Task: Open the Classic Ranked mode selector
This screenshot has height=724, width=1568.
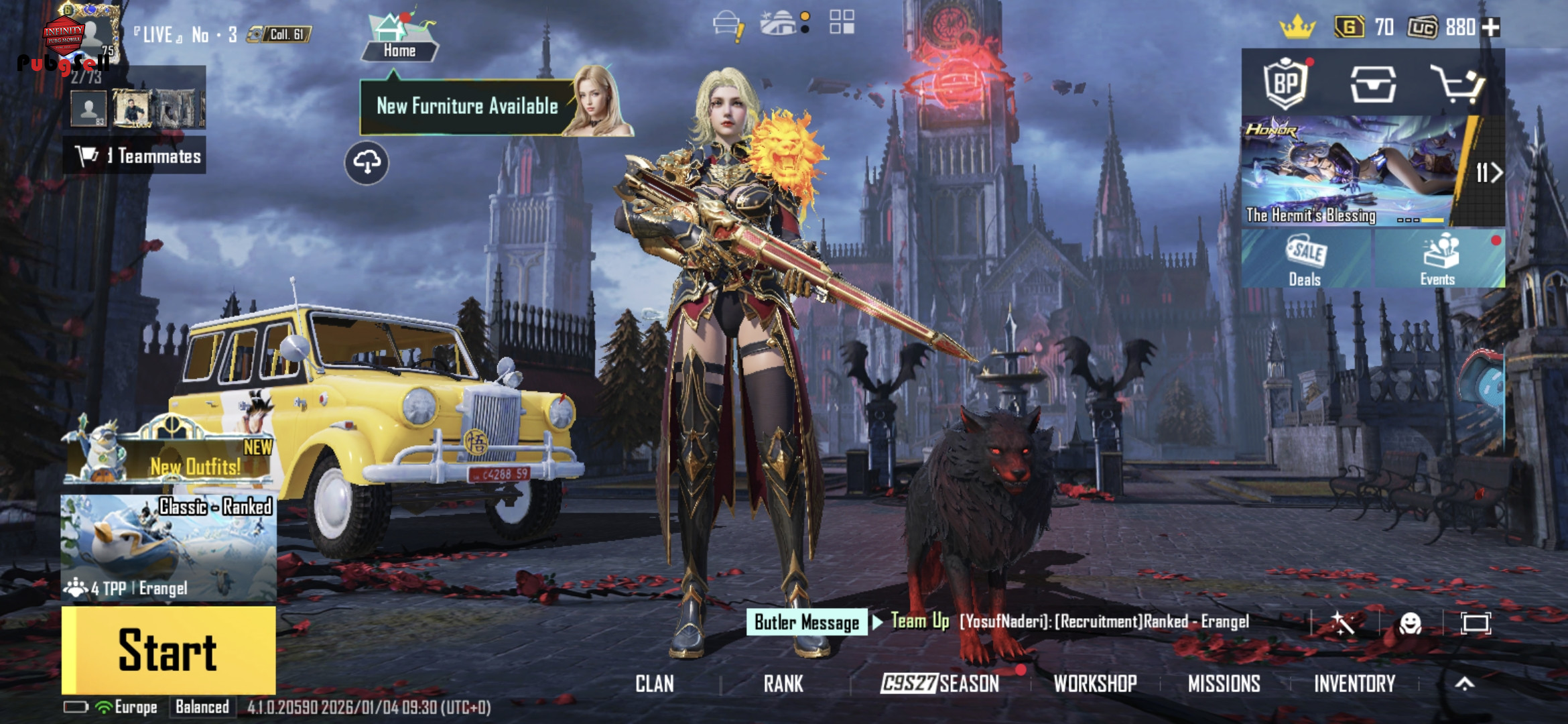Action: (x=168, y=546)
